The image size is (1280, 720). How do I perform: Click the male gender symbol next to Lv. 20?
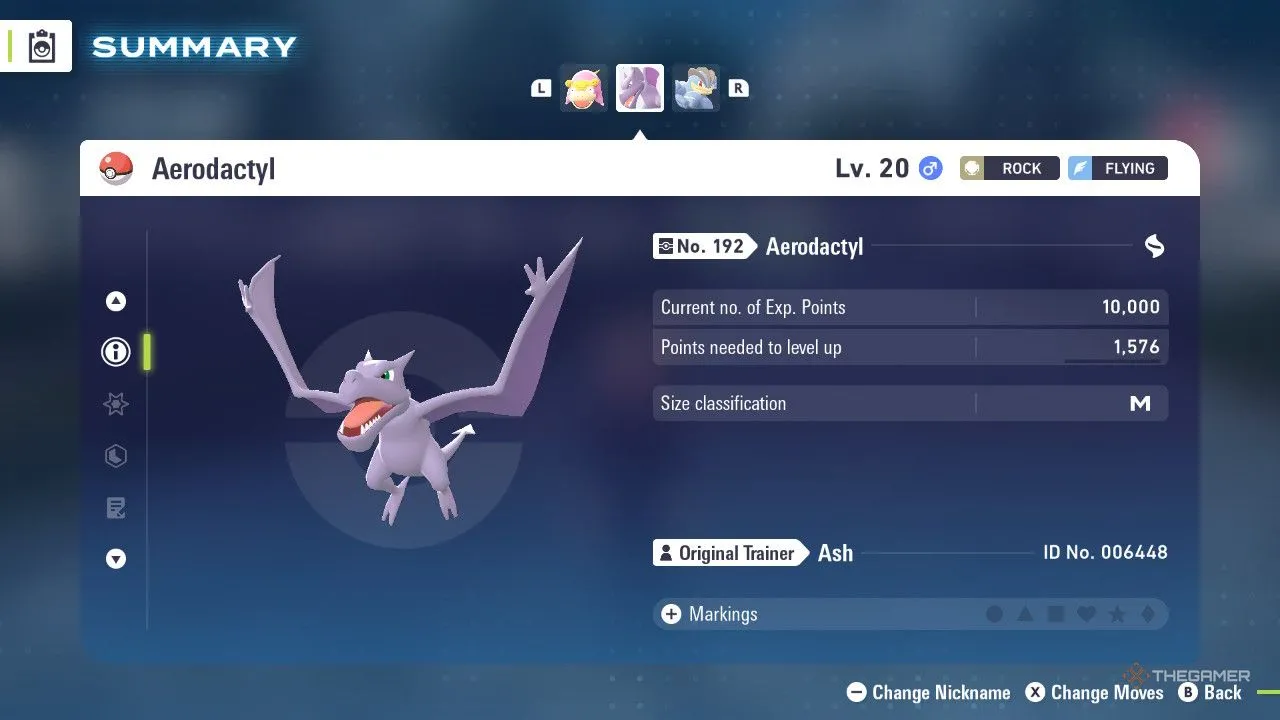click(x=931, y=168)
